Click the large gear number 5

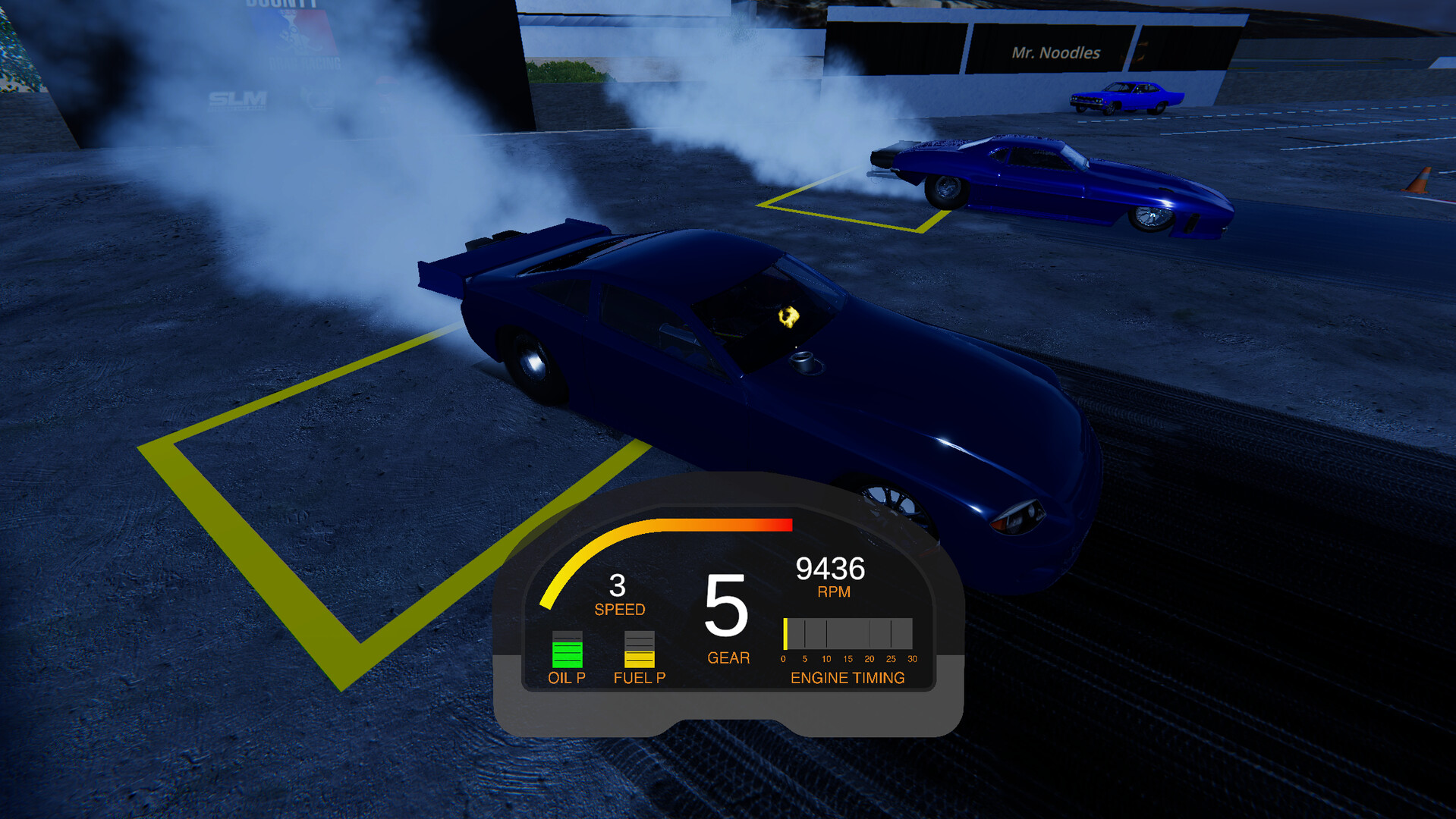727,607
